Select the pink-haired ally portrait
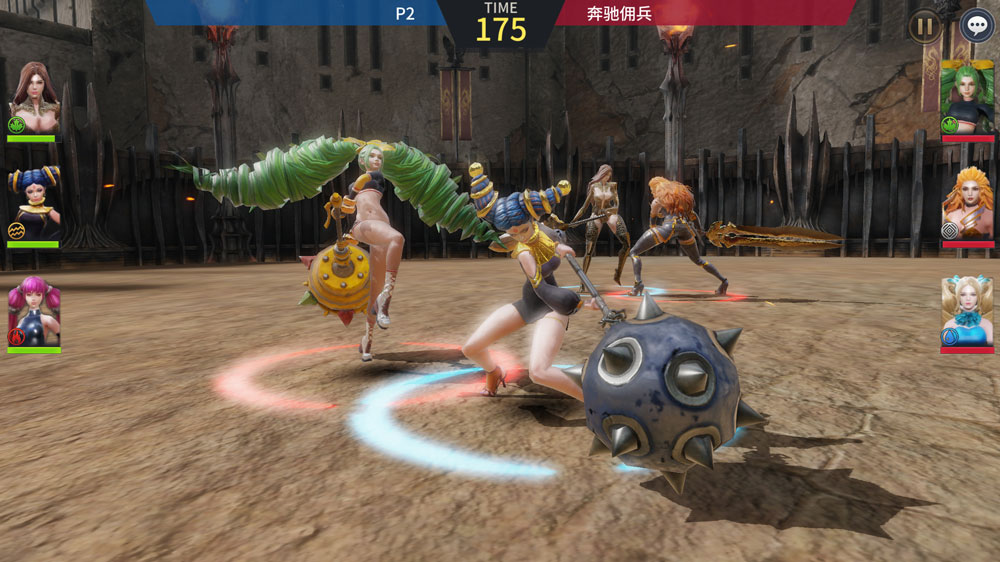1000x562 pixels. click(34, 312)
